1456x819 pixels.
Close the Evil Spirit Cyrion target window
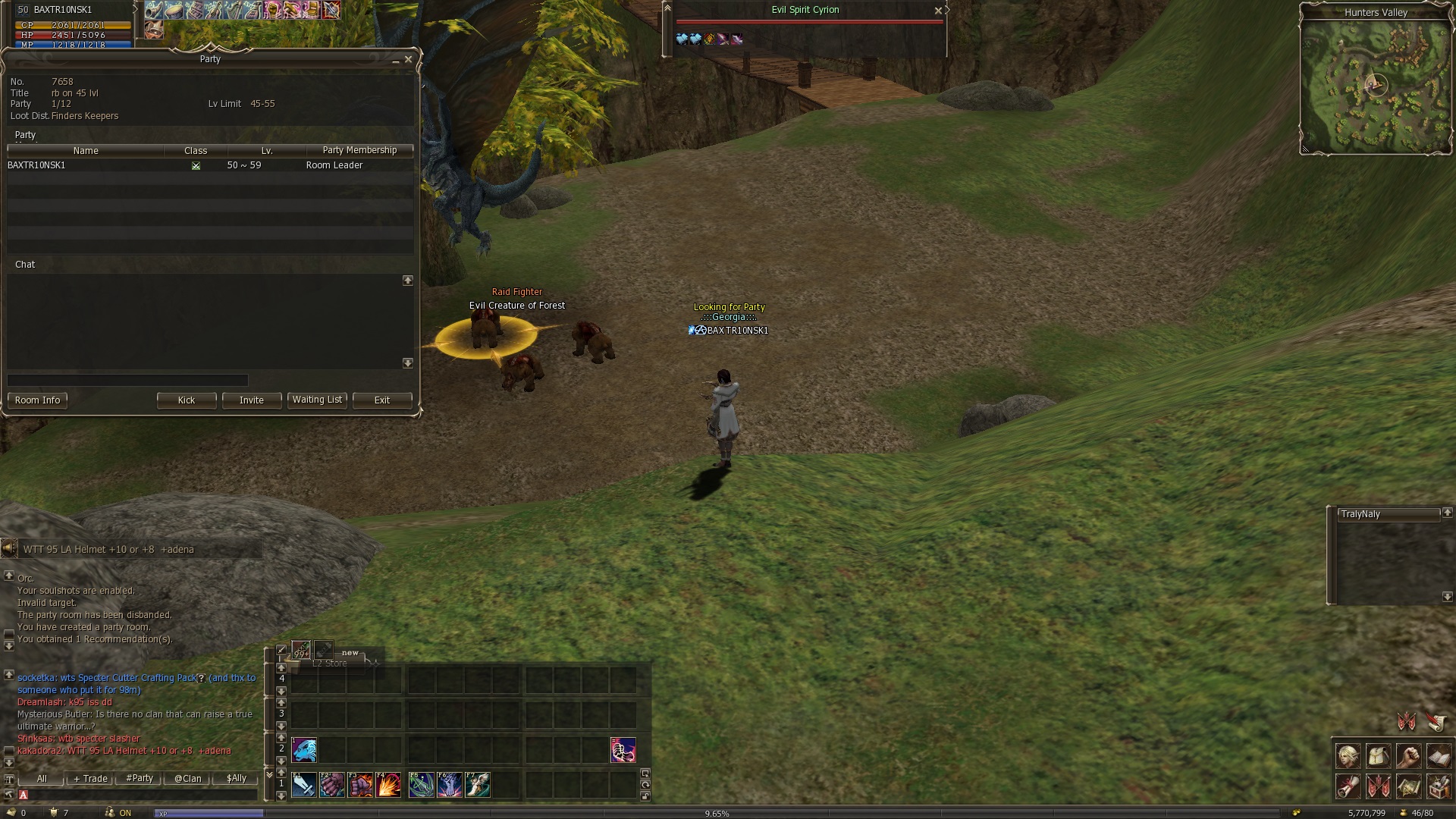938,11
